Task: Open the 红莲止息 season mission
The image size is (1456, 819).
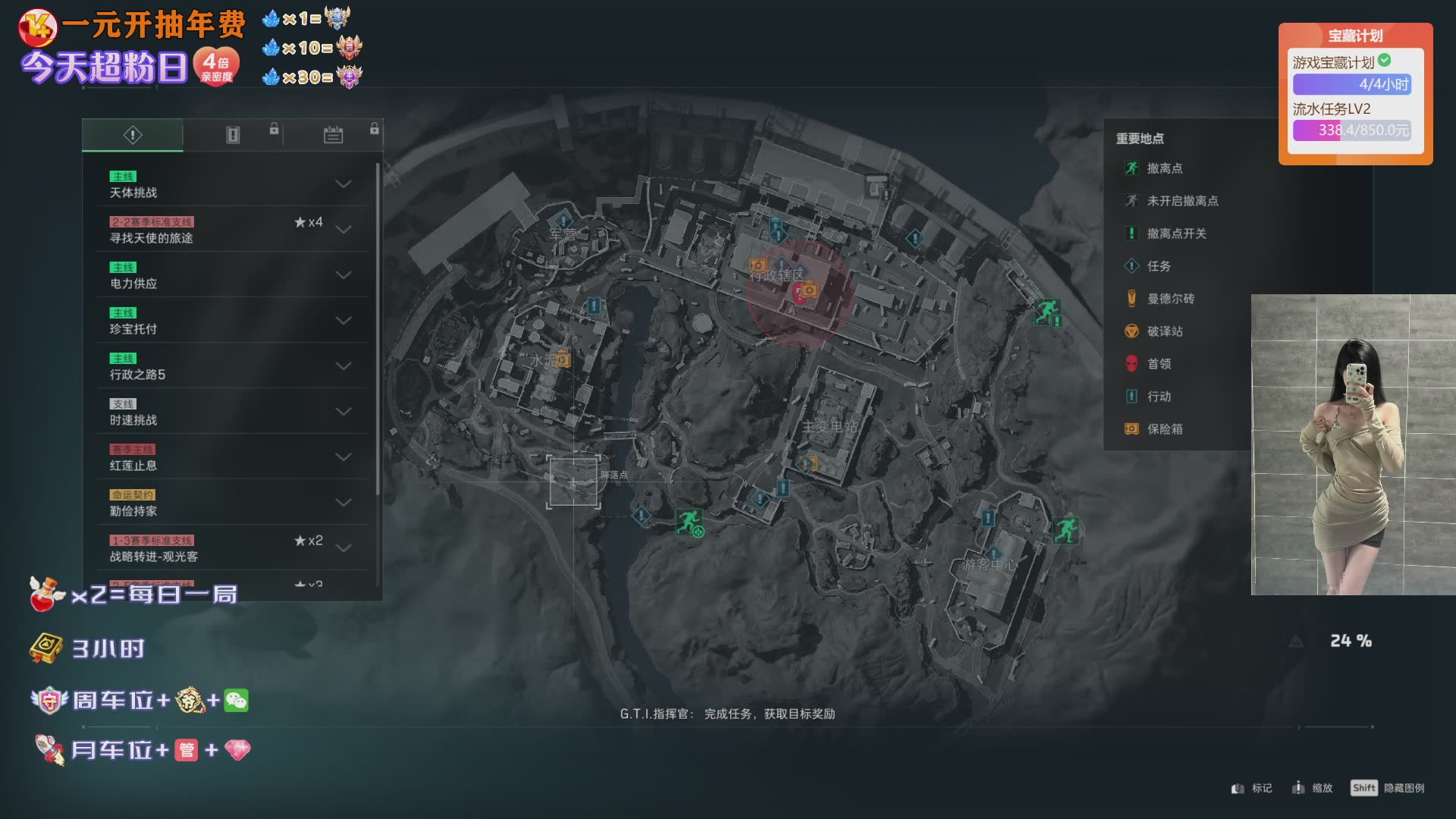Action: point(227,457)
